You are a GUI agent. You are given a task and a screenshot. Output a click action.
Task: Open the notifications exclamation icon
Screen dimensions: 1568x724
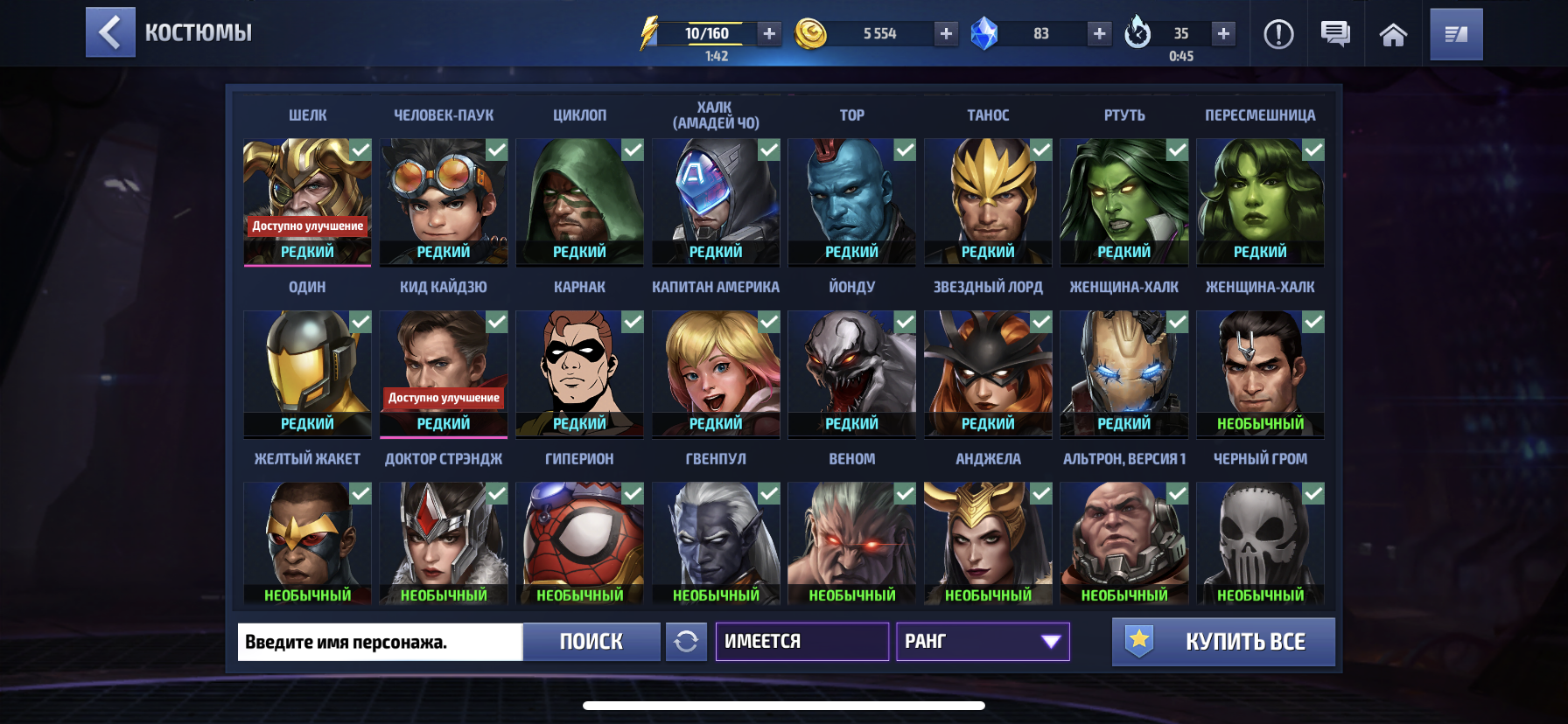pos(1278,34)
